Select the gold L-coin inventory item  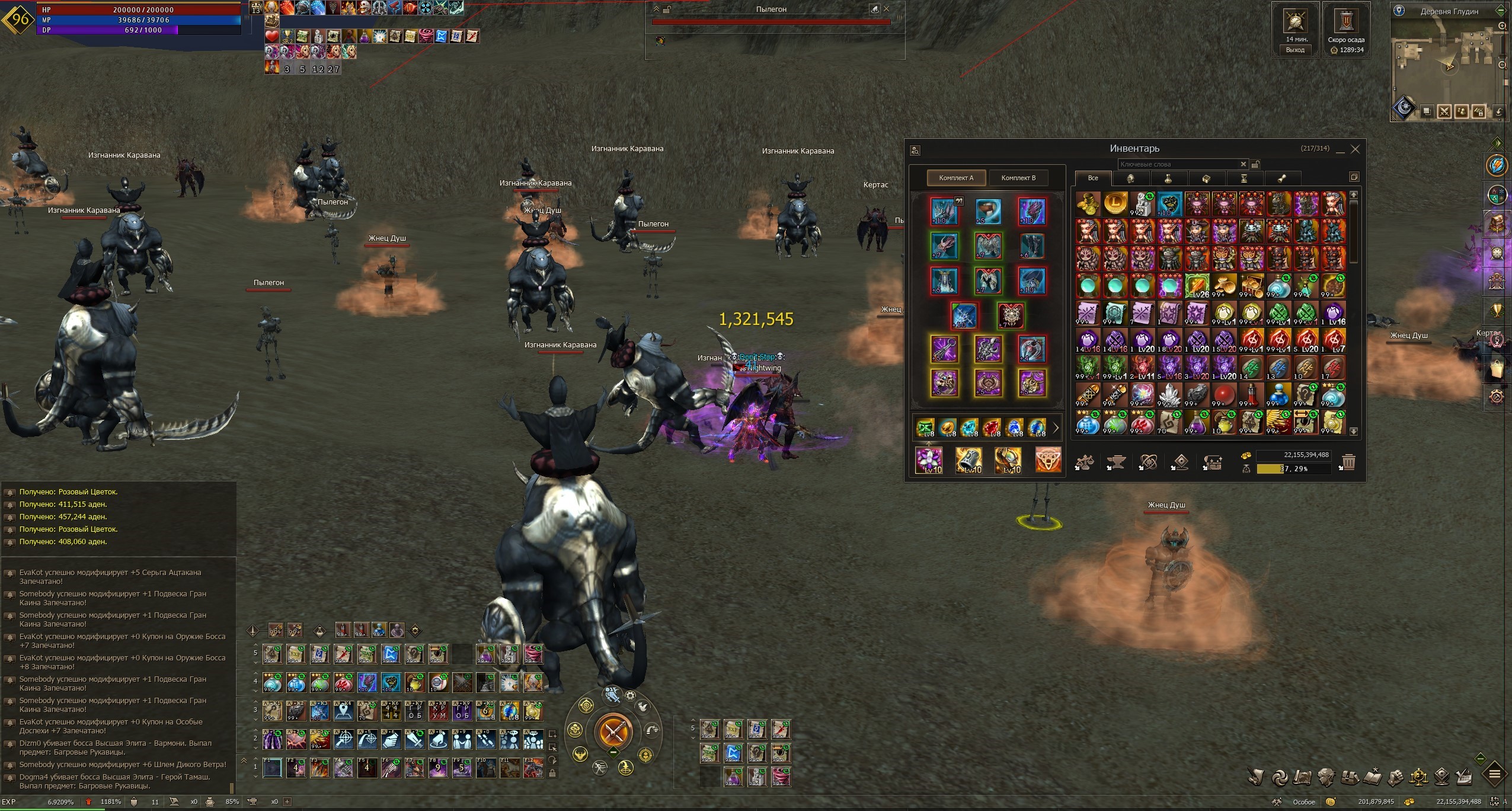pyautogui.click(x=1115, y=203)
